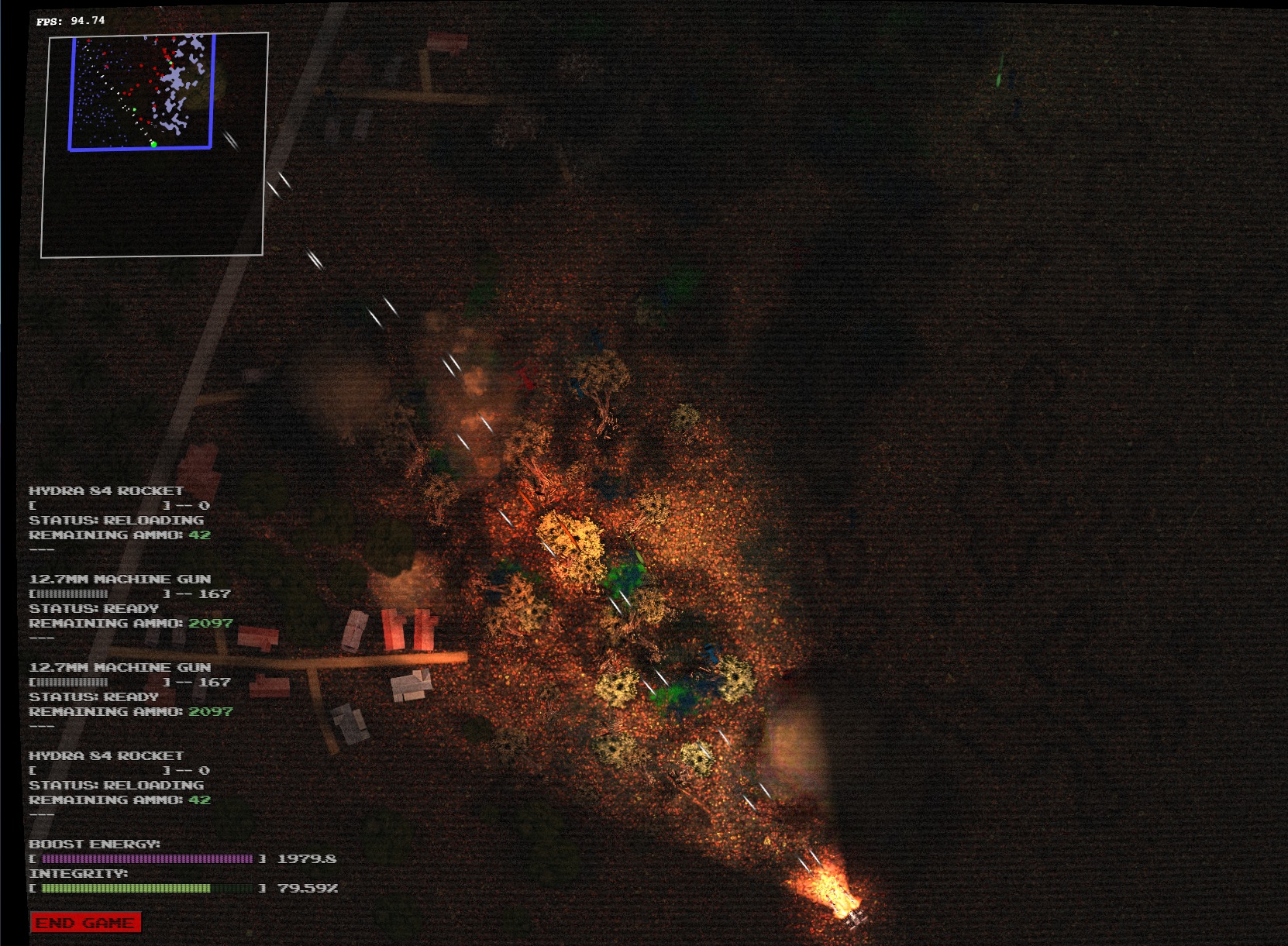Click the red END GAME button
Image resolution: width=1288 pixels, height=946 pixels.
pos(85,923)
